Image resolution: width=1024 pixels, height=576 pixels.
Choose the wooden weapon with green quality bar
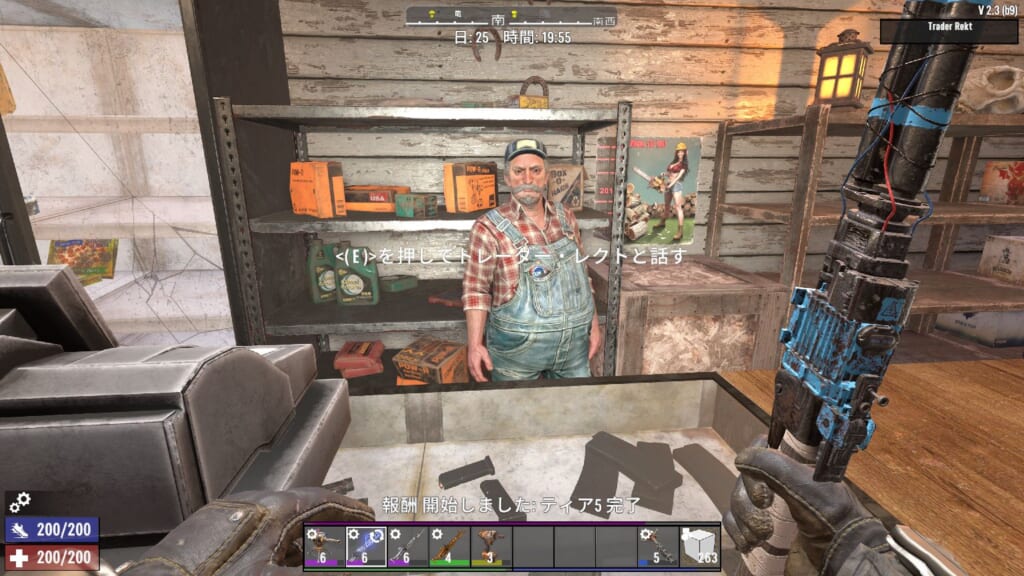[x=449, y=546]
